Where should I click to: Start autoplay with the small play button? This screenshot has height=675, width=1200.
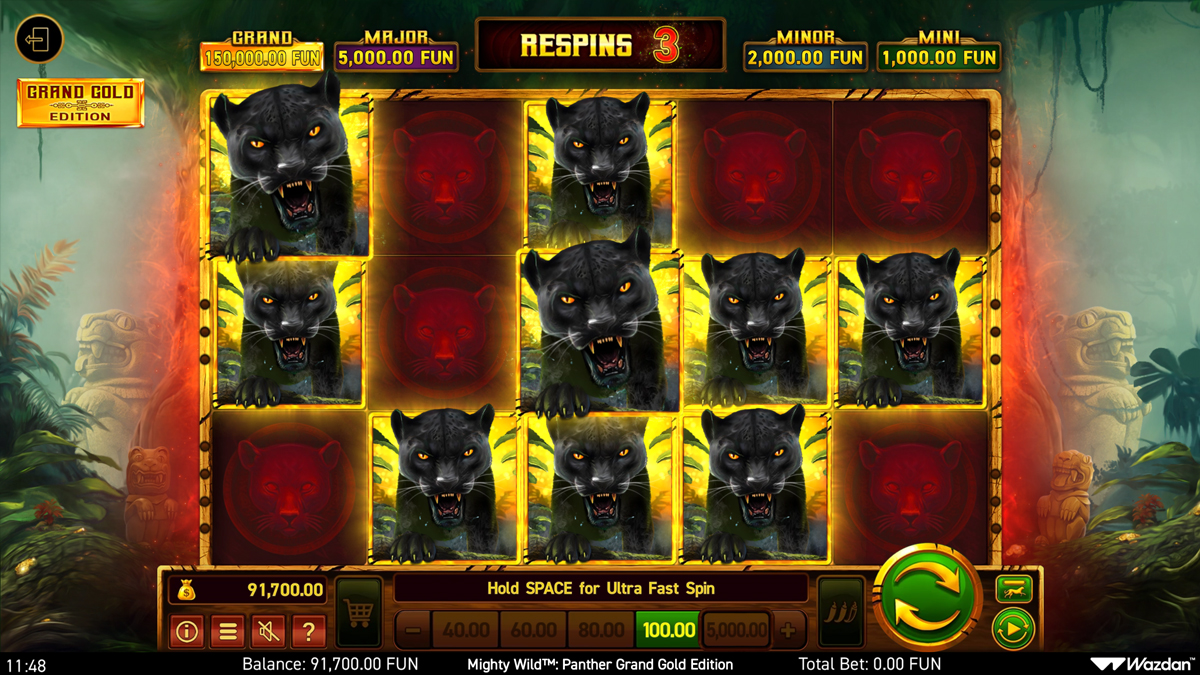coord(1011,631)
